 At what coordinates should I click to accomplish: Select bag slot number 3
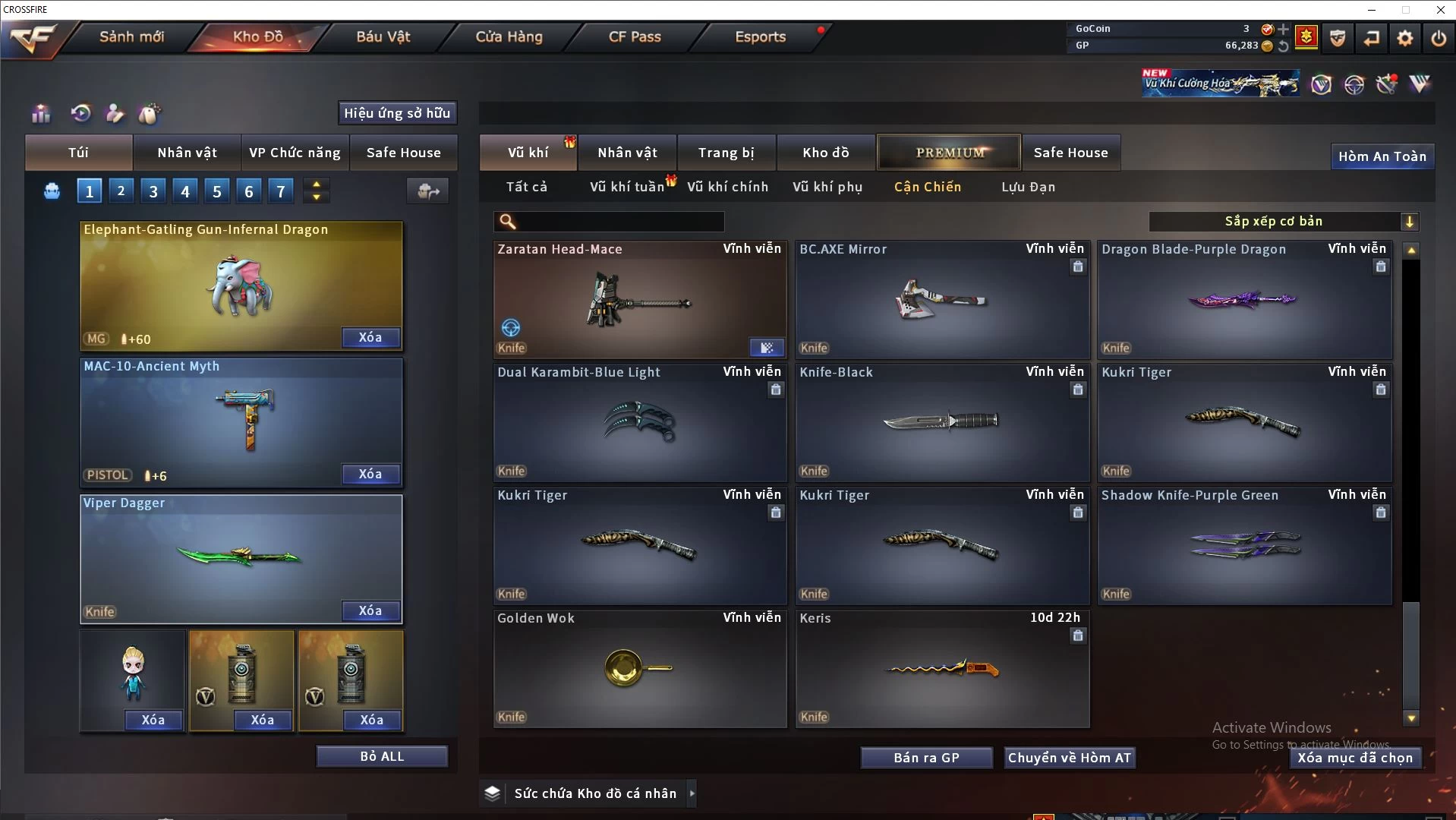point(153,191)
